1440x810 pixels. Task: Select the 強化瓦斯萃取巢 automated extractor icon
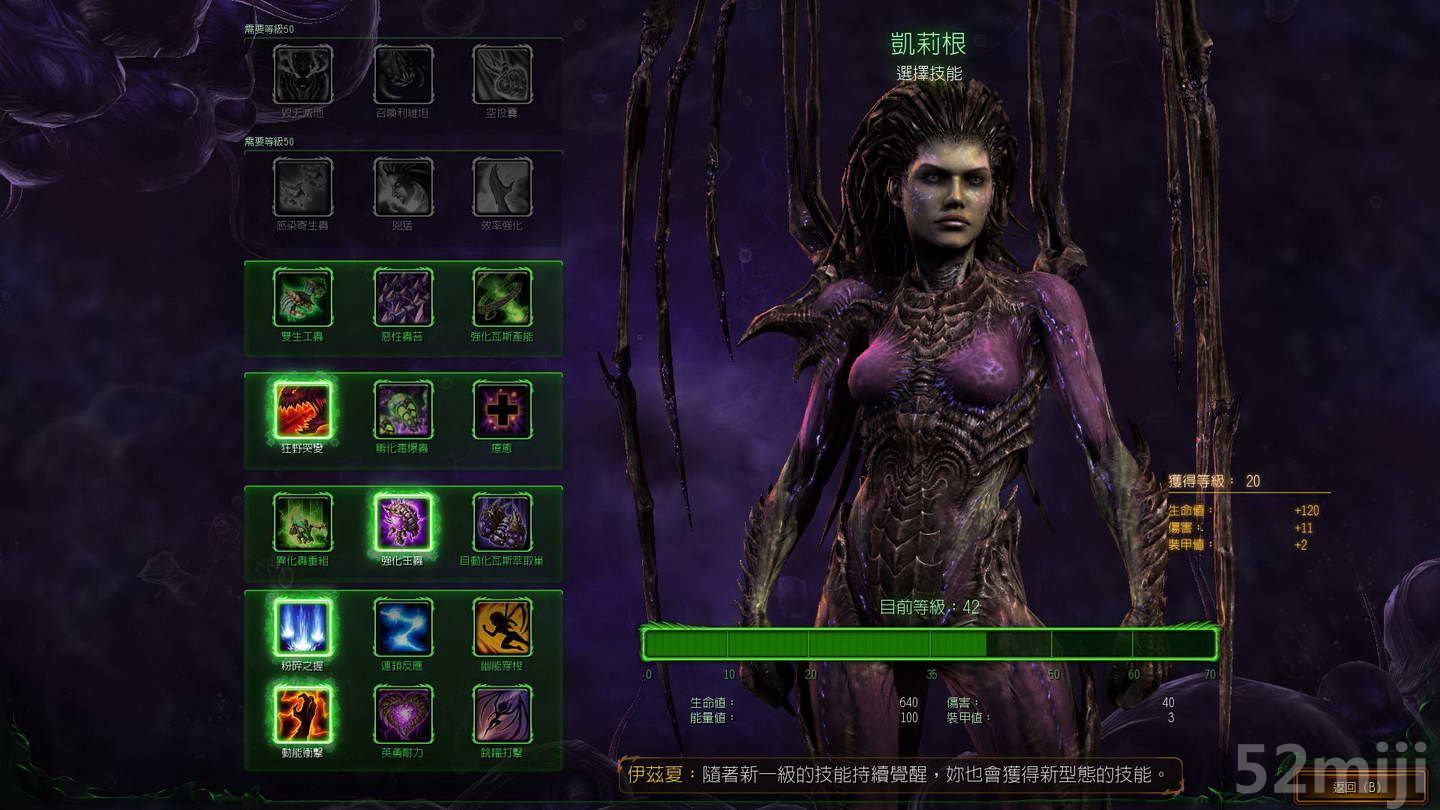tap(502, 519)
